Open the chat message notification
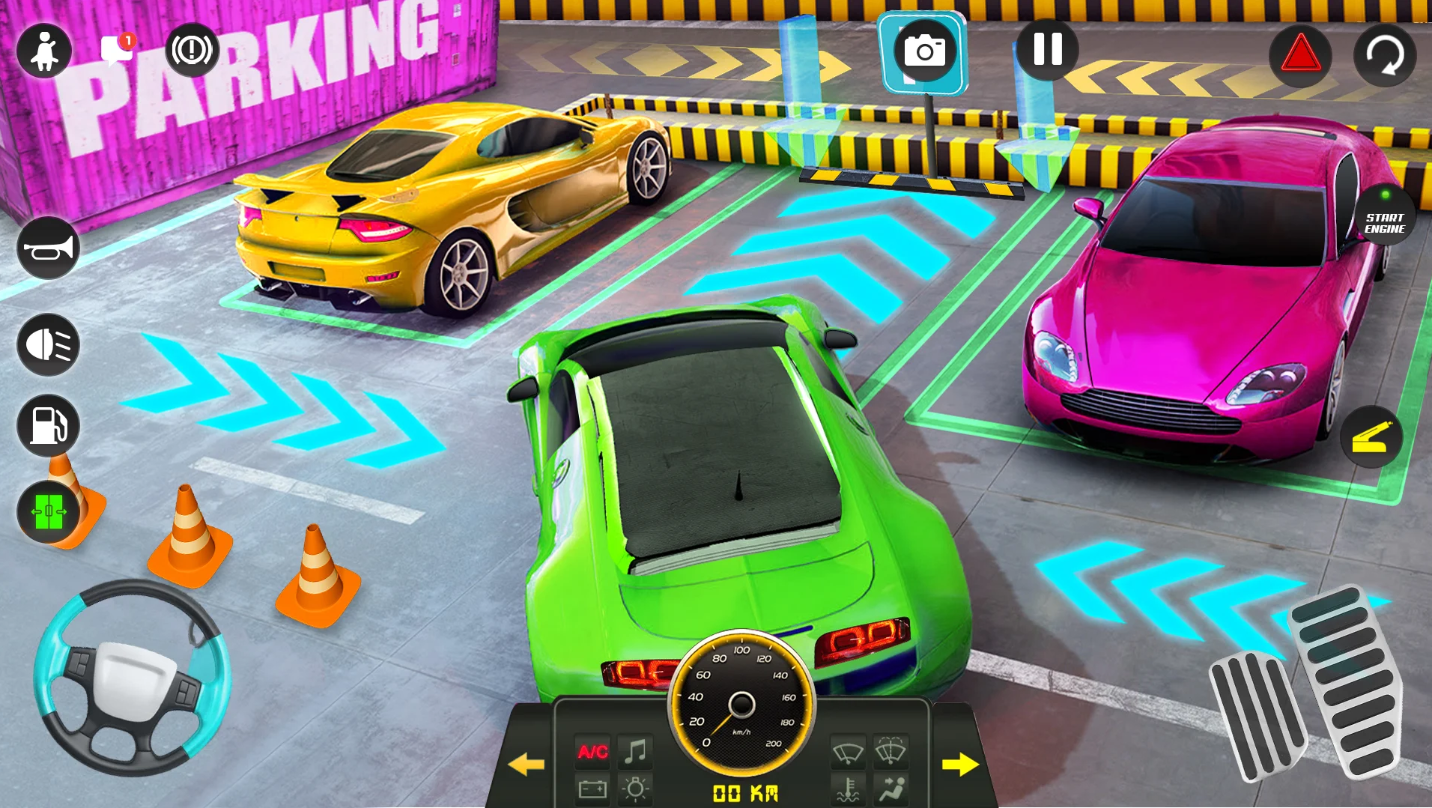The width and height of the screenshot is (1432, 808). point(117,50)
